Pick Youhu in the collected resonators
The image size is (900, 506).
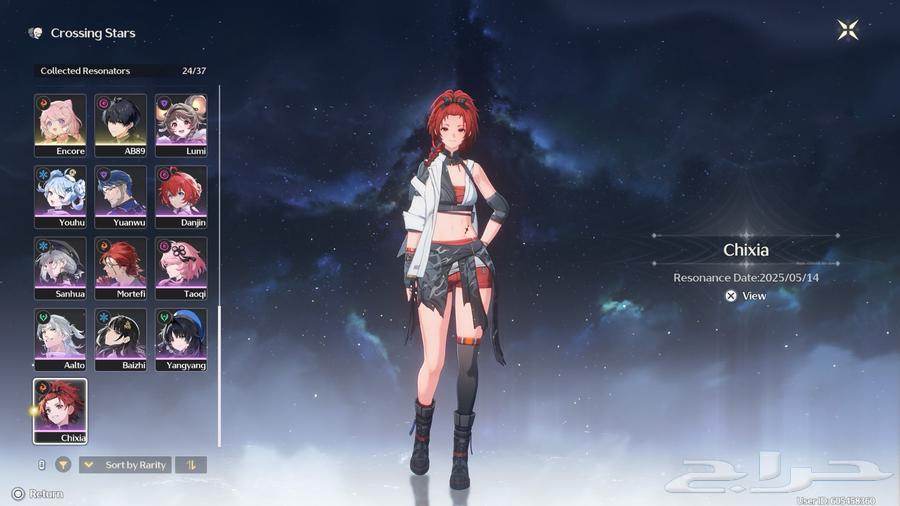pos(60,196)
